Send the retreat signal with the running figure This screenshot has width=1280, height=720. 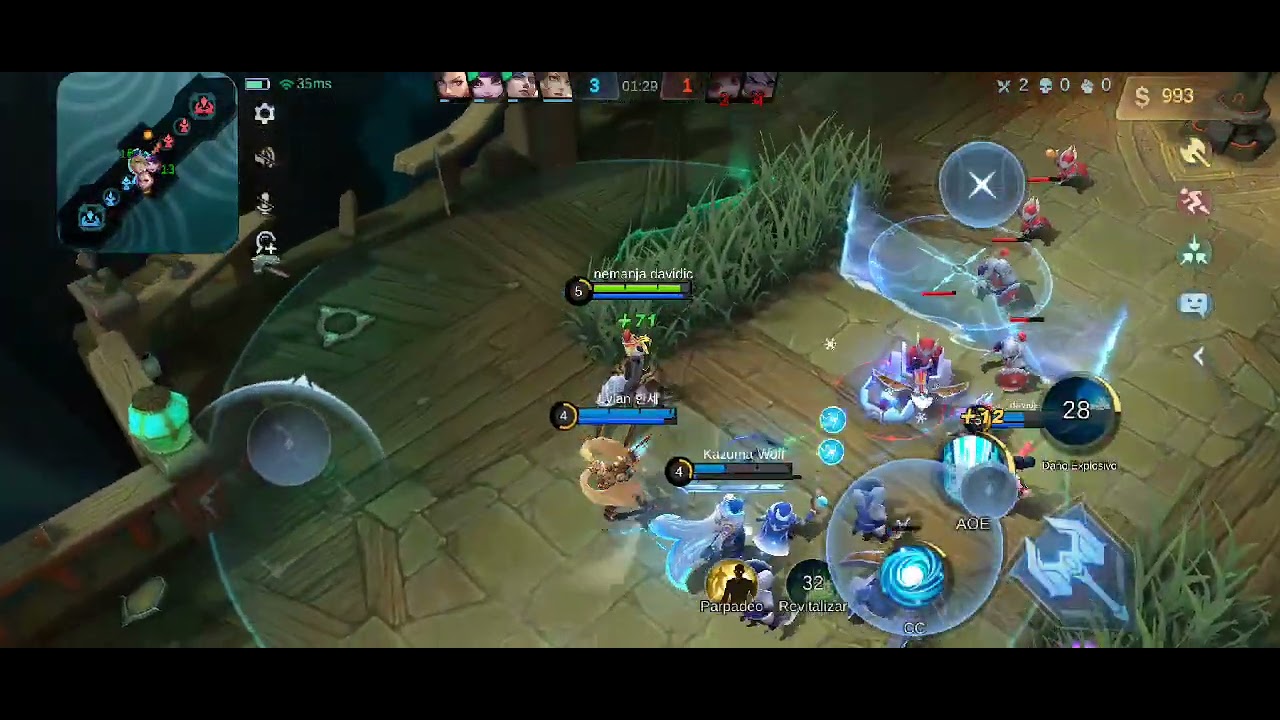tap(1195, 203)
